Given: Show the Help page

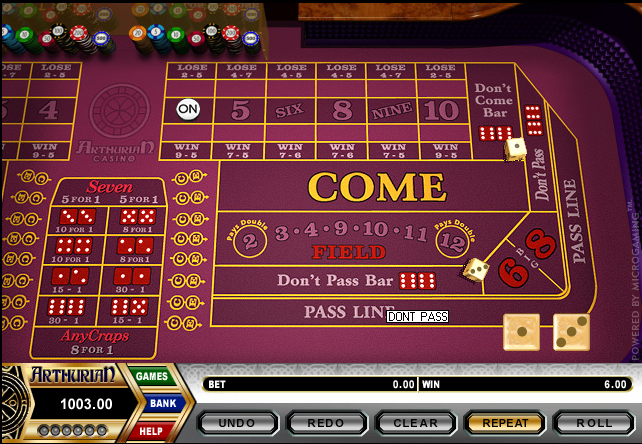Looking at the screenshot, I should coord(151,430).
